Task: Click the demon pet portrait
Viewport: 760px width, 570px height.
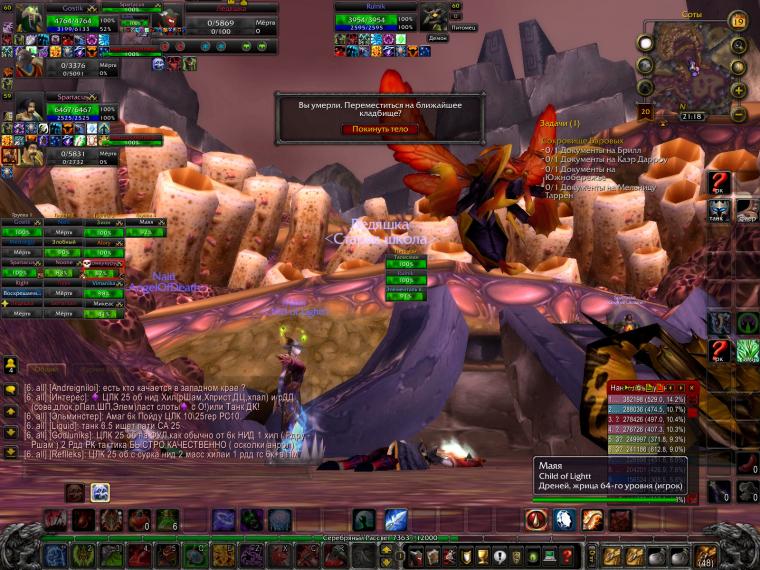Action: [433, 17]
